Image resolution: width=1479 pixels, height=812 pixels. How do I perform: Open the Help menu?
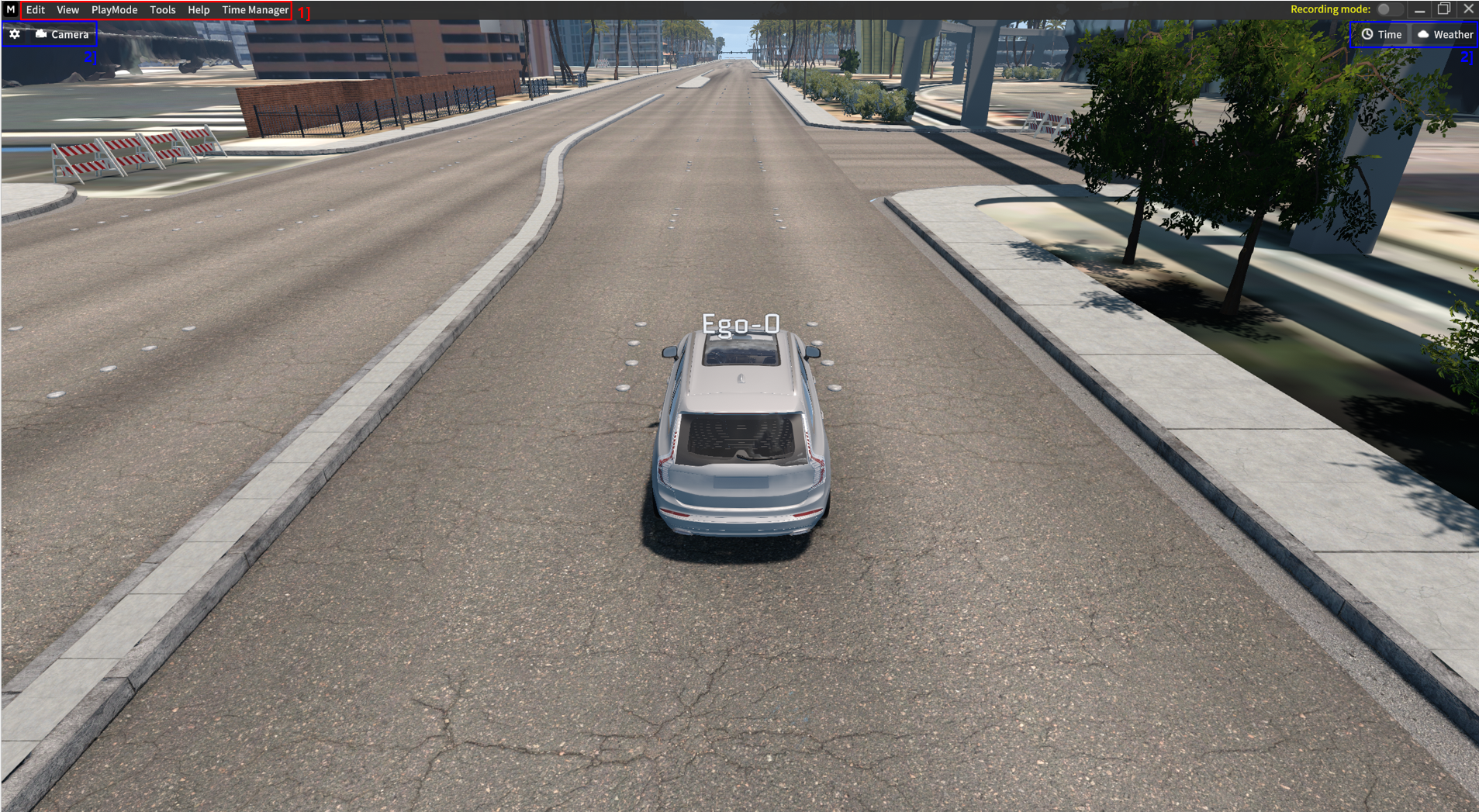[199, 9]
